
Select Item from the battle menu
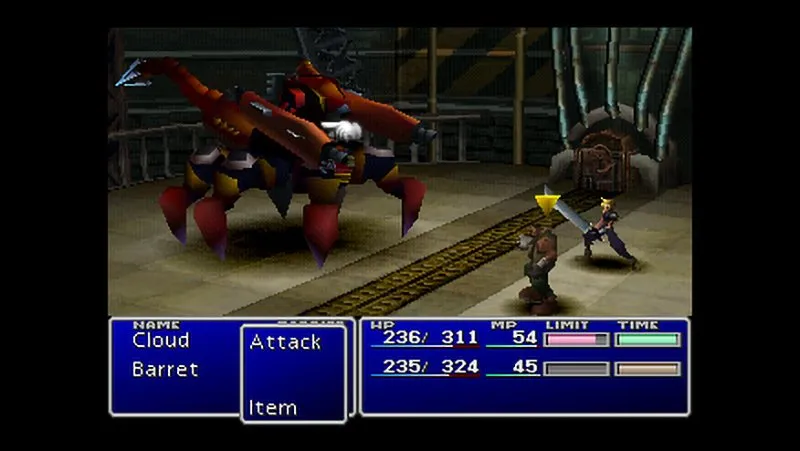(x=273, y=407)
